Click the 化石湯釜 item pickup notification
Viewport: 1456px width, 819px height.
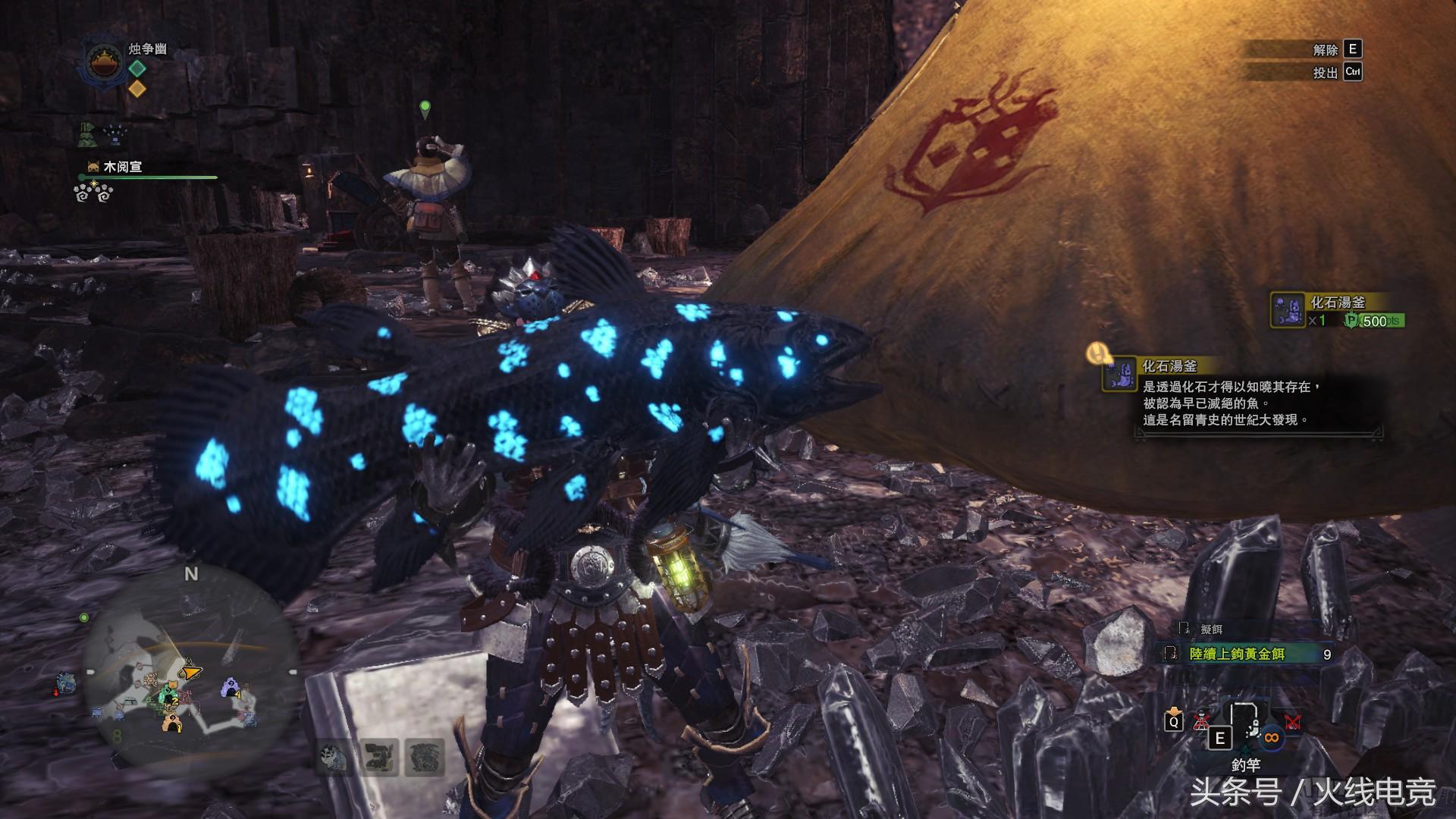pos(1337,310)
